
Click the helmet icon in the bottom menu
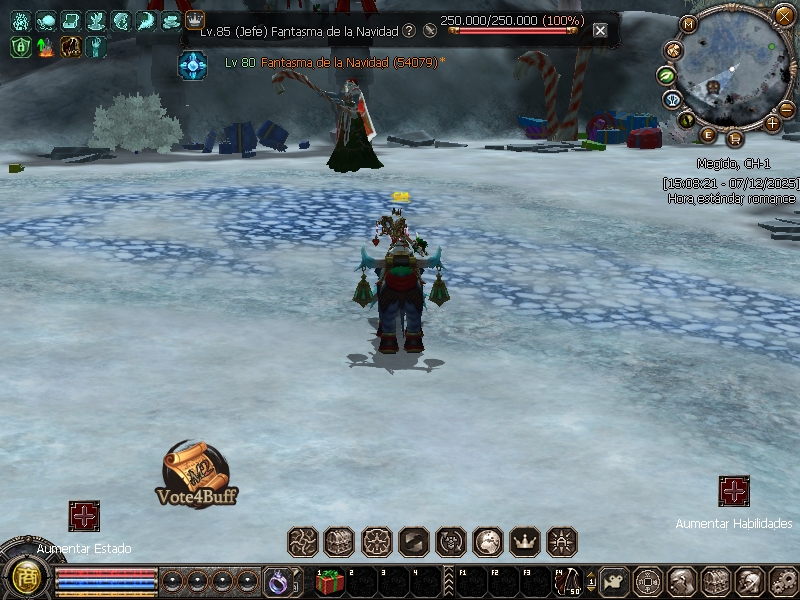click(747, 581)
